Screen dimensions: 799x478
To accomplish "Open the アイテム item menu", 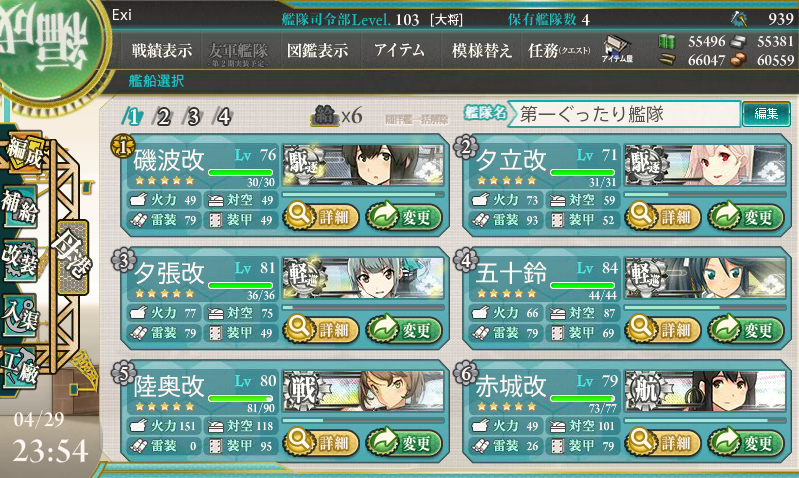I will click(399, 51).
